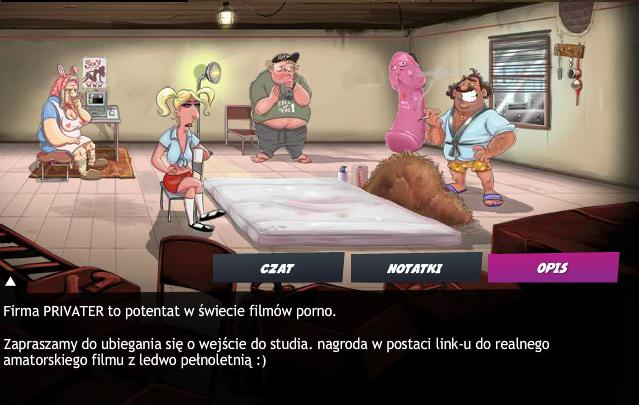Open the NOTATKI tab
Viewport: 639px width, 405px height.
pyautogui.click(x=414, y=268)
